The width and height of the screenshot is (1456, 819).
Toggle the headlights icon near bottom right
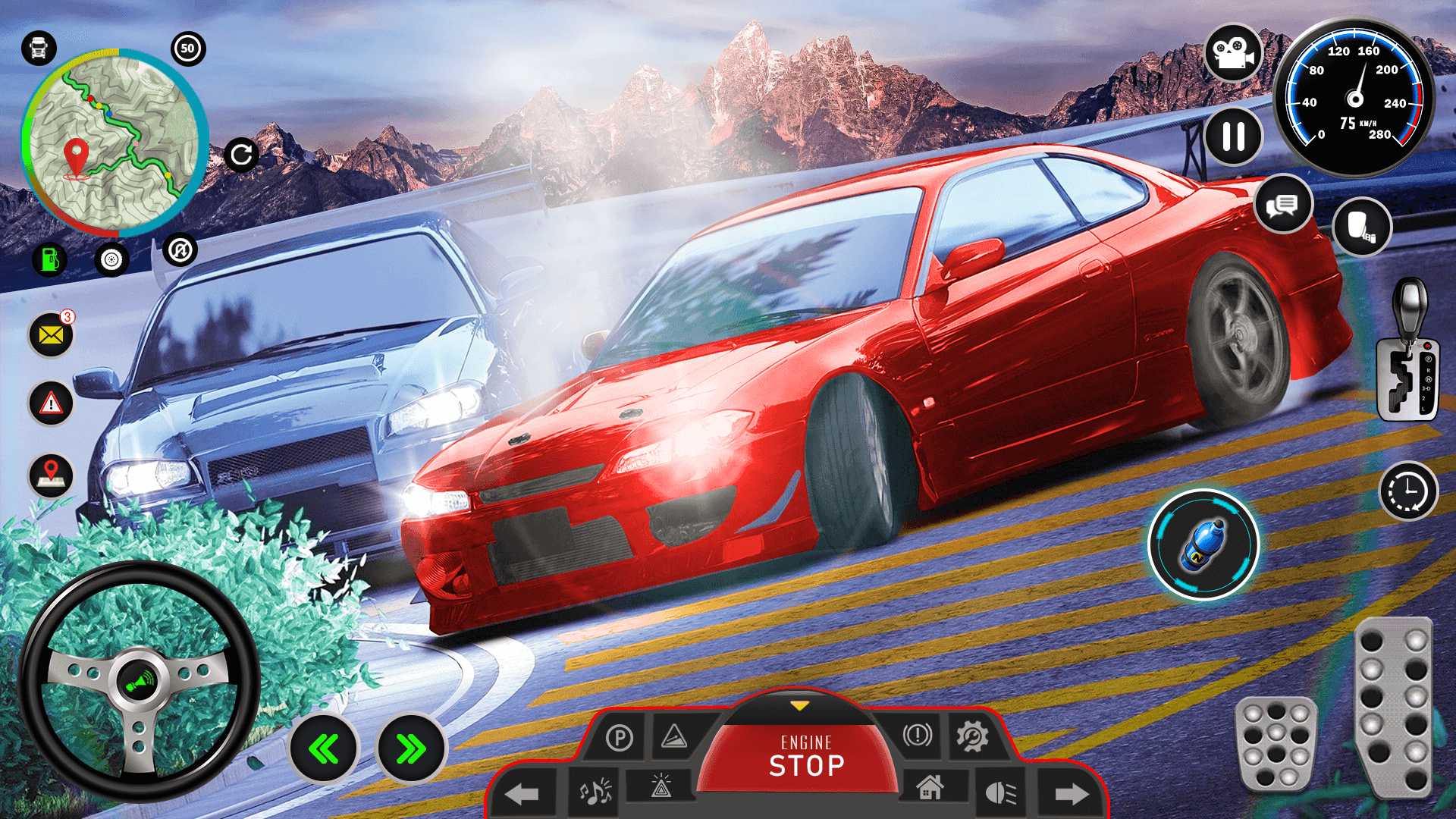[999, 792]
